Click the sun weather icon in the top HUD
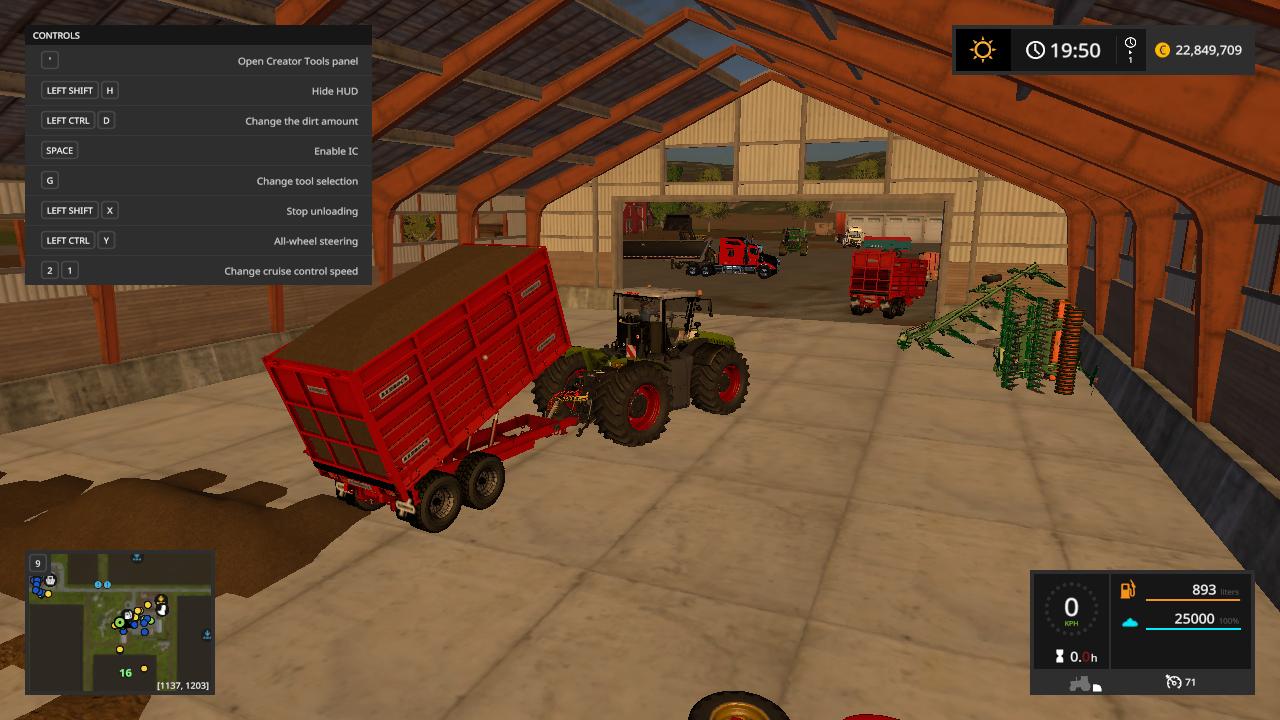Image resolution: width=1280 pixels, height=720 pixels. click(981, 48)
